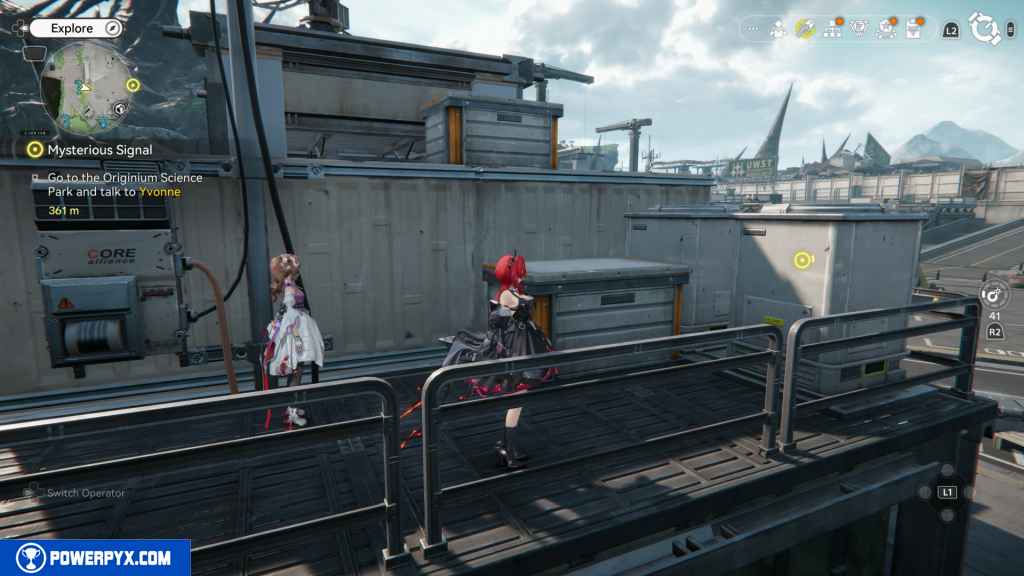The height and width of the screenshot is (576, 1024).
Task: Select the Mysterious Signal quest tracker
Action: click(90, 150)
